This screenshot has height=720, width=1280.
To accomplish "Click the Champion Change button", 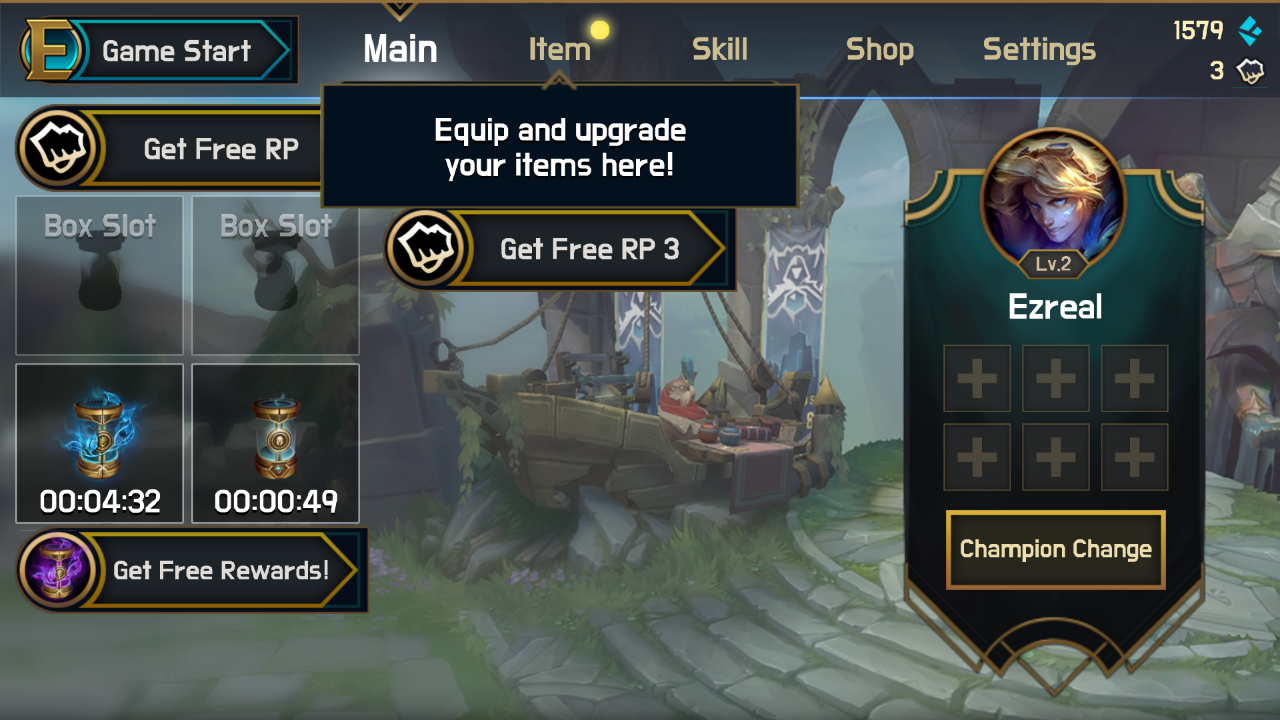I will pyautogui.click(x=1055, y=549).
